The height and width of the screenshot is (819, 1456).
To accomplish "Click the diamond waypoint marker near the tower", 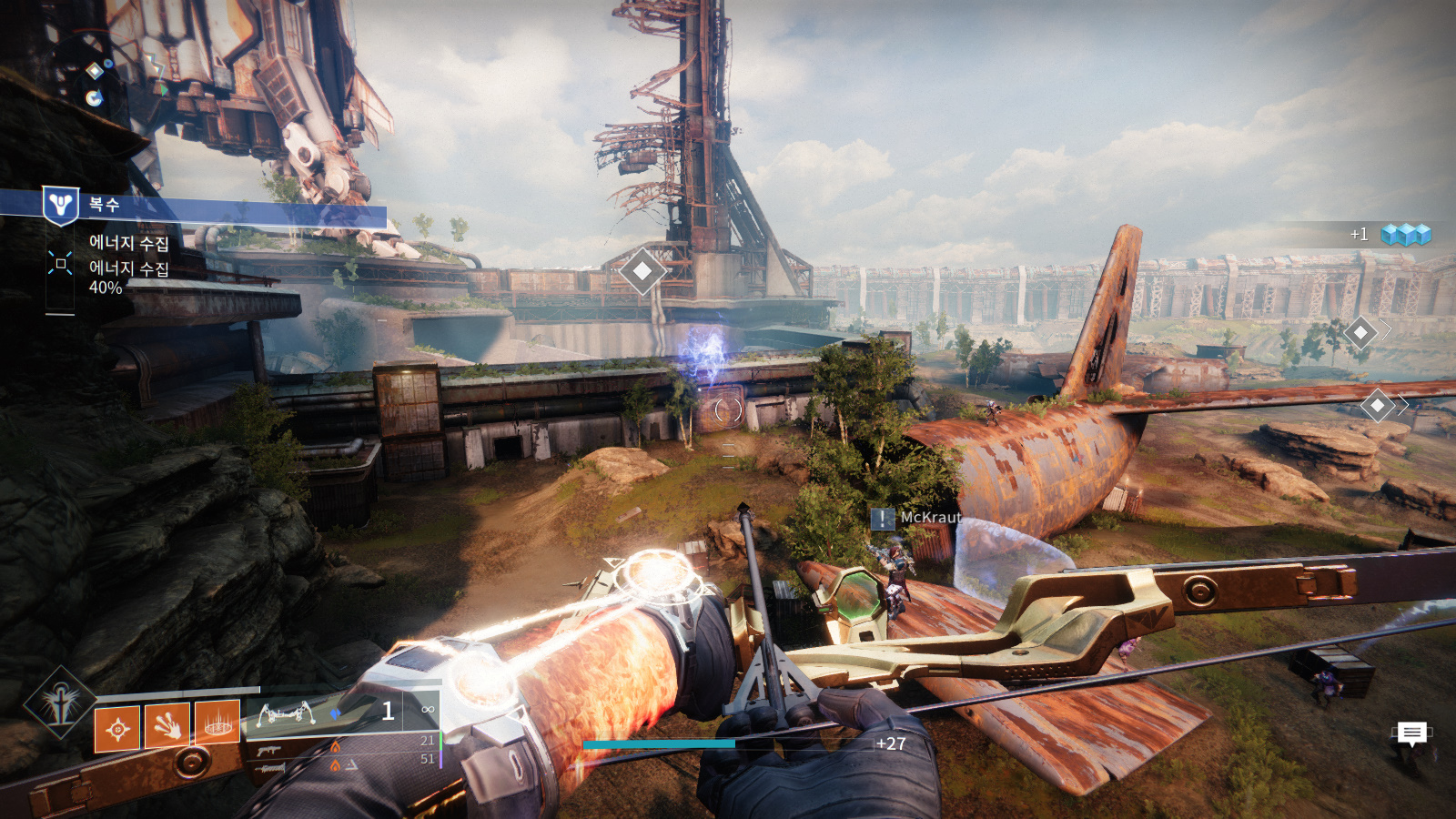I will point(642,270).
